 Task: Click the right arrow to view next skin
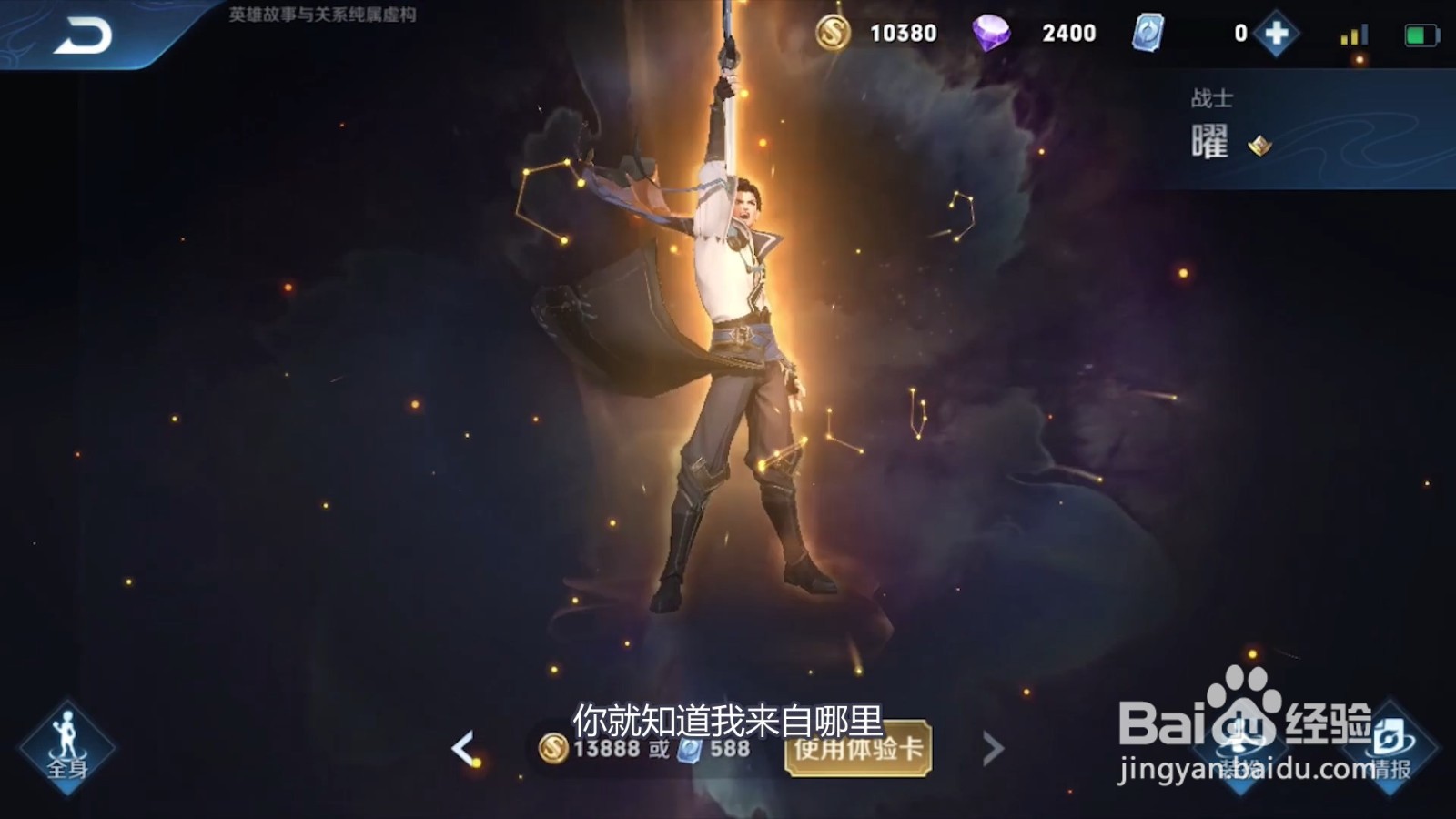[x=991, y=748]
